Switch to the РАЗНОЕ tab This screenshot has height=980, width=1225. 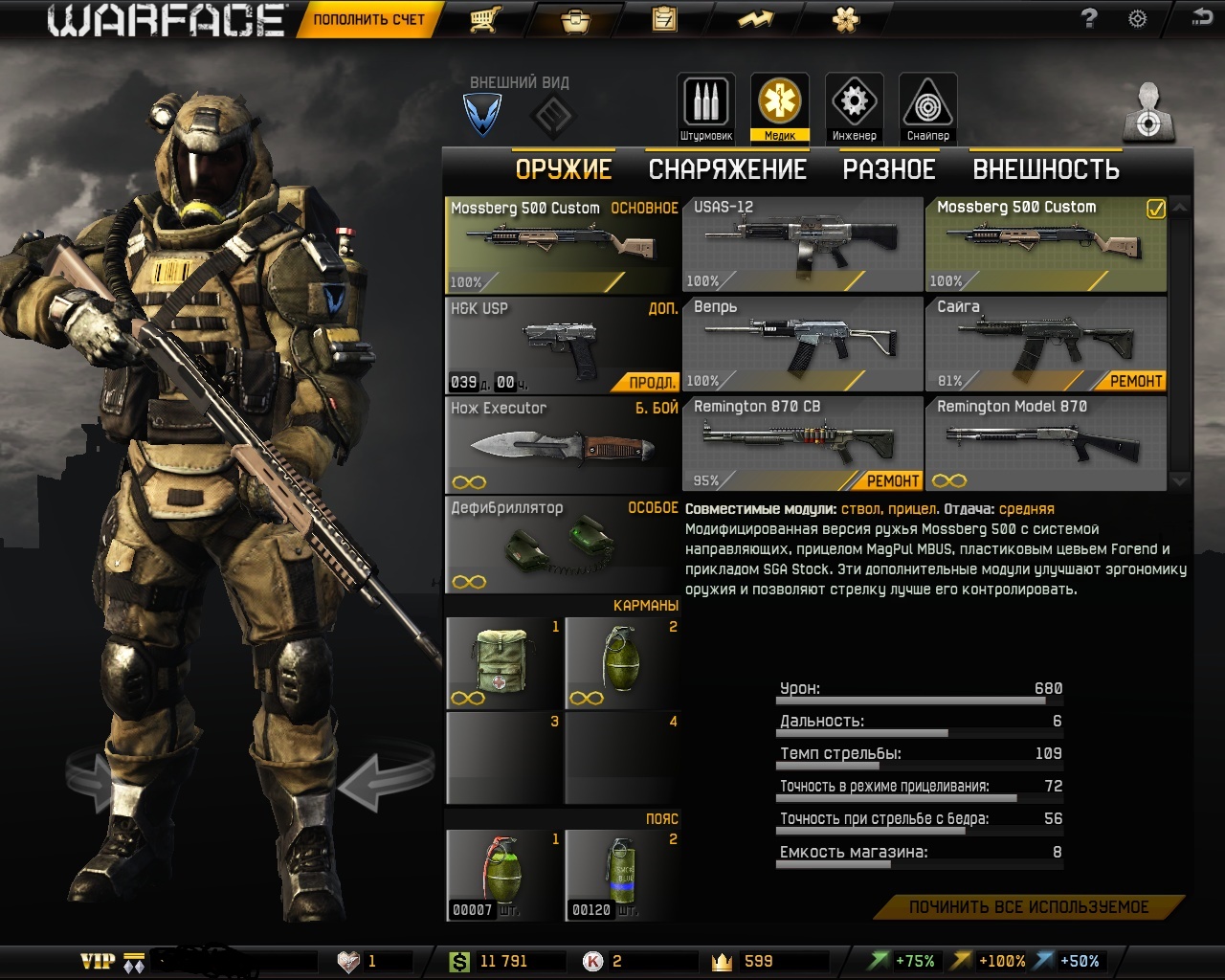pos(889,169)
